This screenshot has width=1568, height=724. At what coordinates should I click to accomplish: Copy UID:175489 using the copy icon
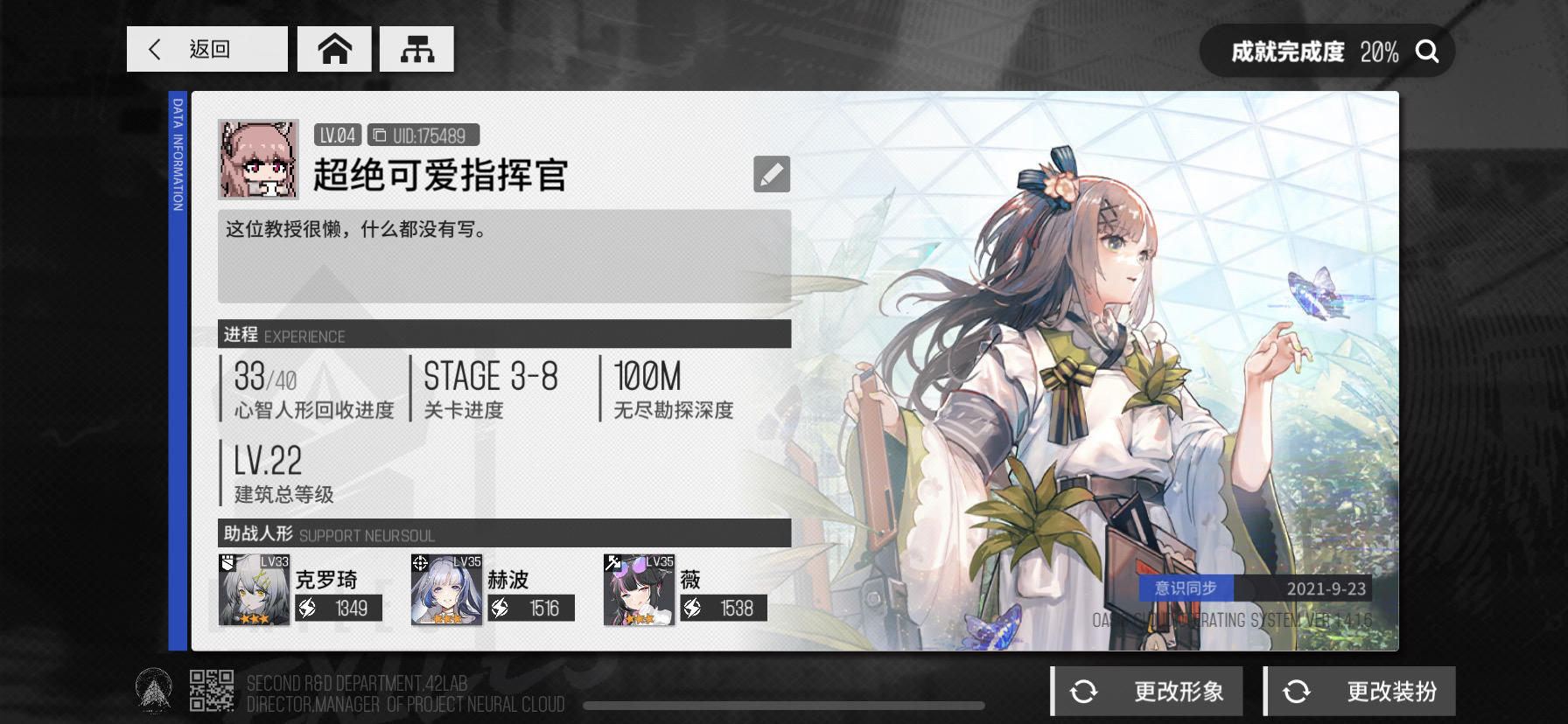click(x=380, y=135)
